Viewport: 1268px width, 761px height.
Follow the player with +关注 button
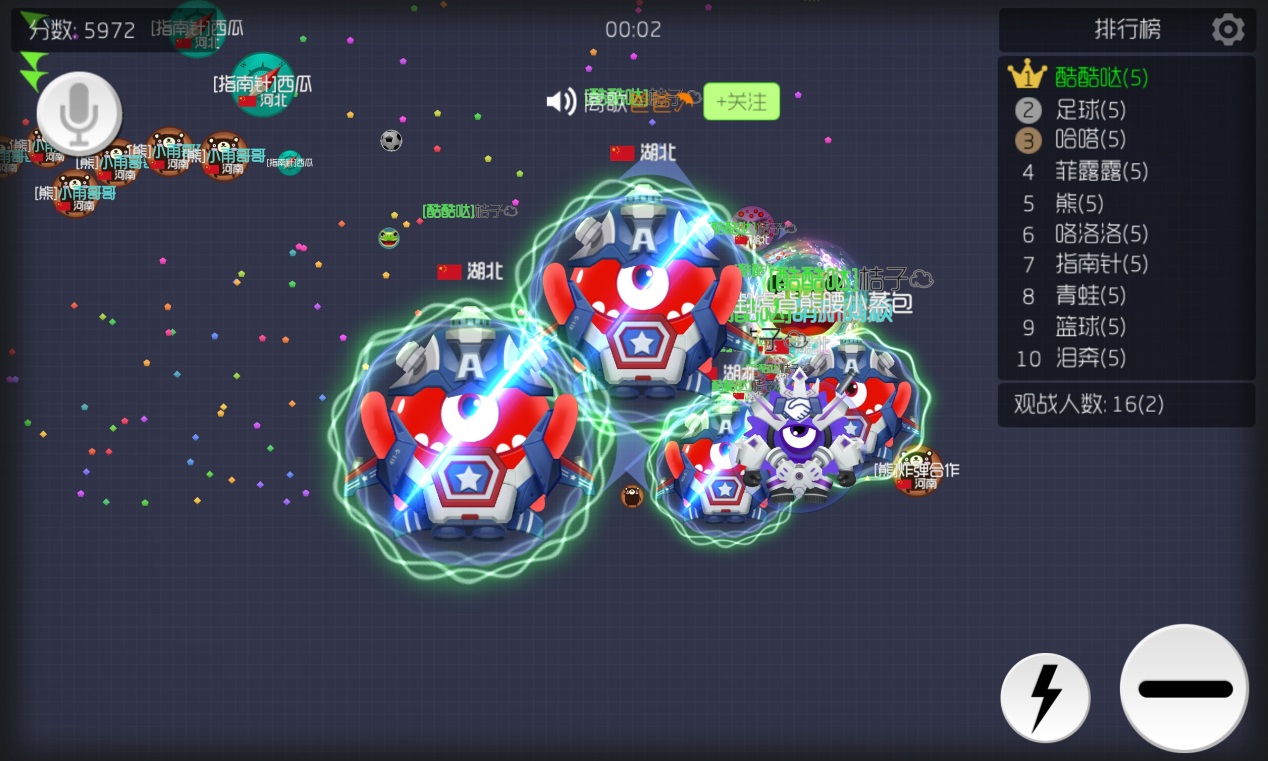click(741, 102)
